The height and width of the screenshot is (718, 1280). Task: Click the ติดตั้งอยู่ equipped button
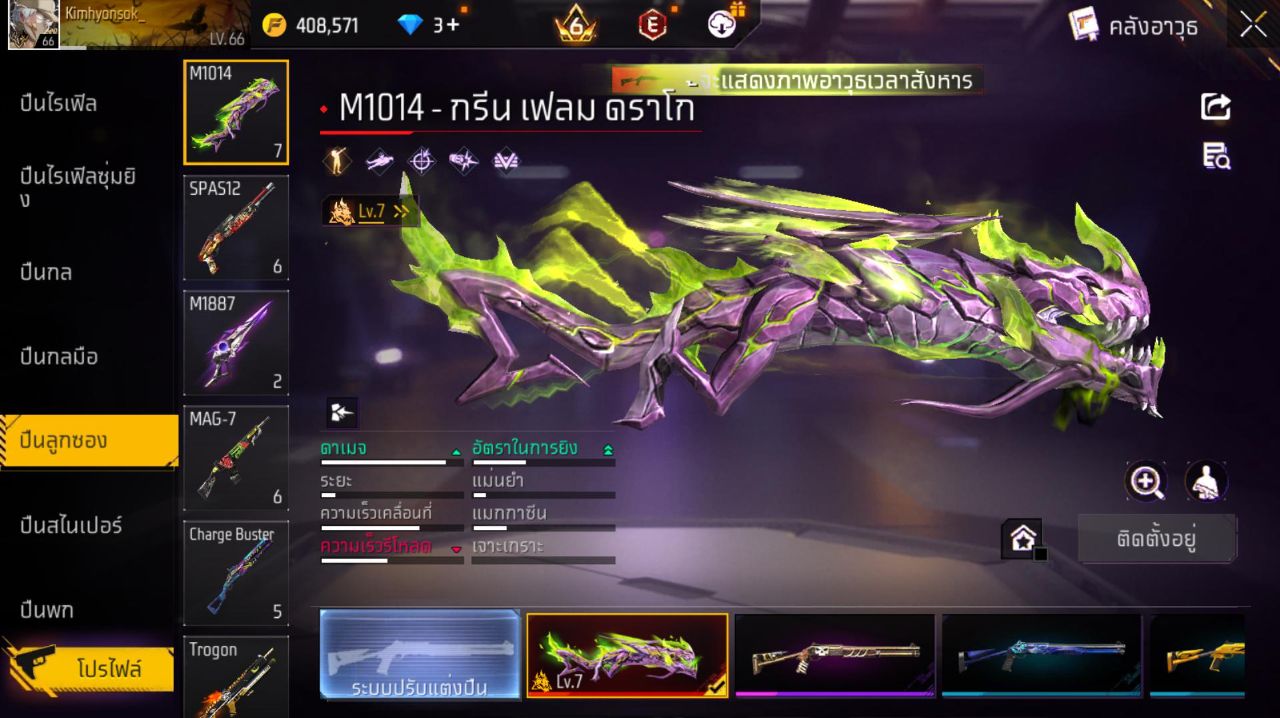(1157, 540)
